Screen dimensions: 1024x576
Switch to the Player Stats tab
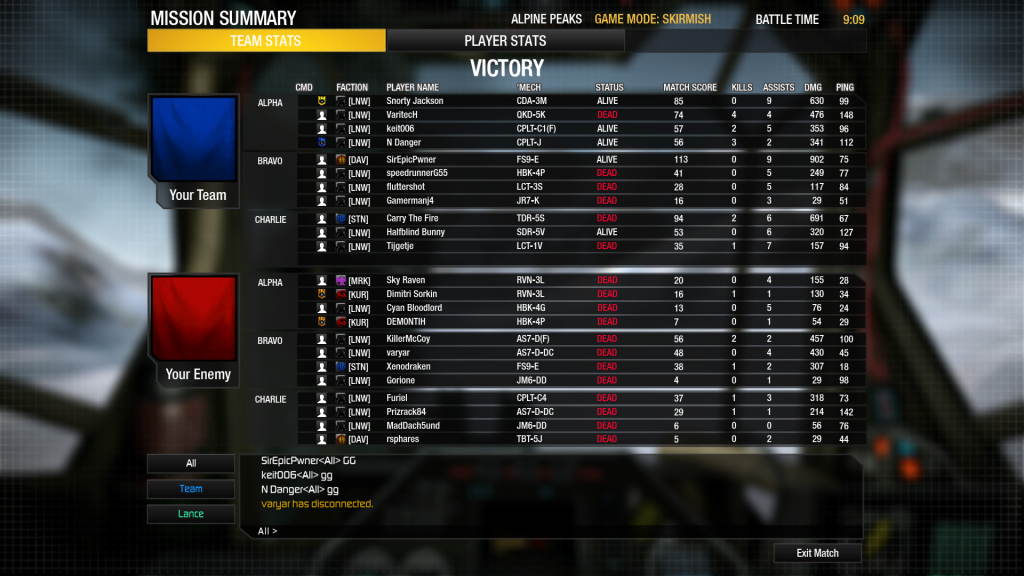click(505, 41)
